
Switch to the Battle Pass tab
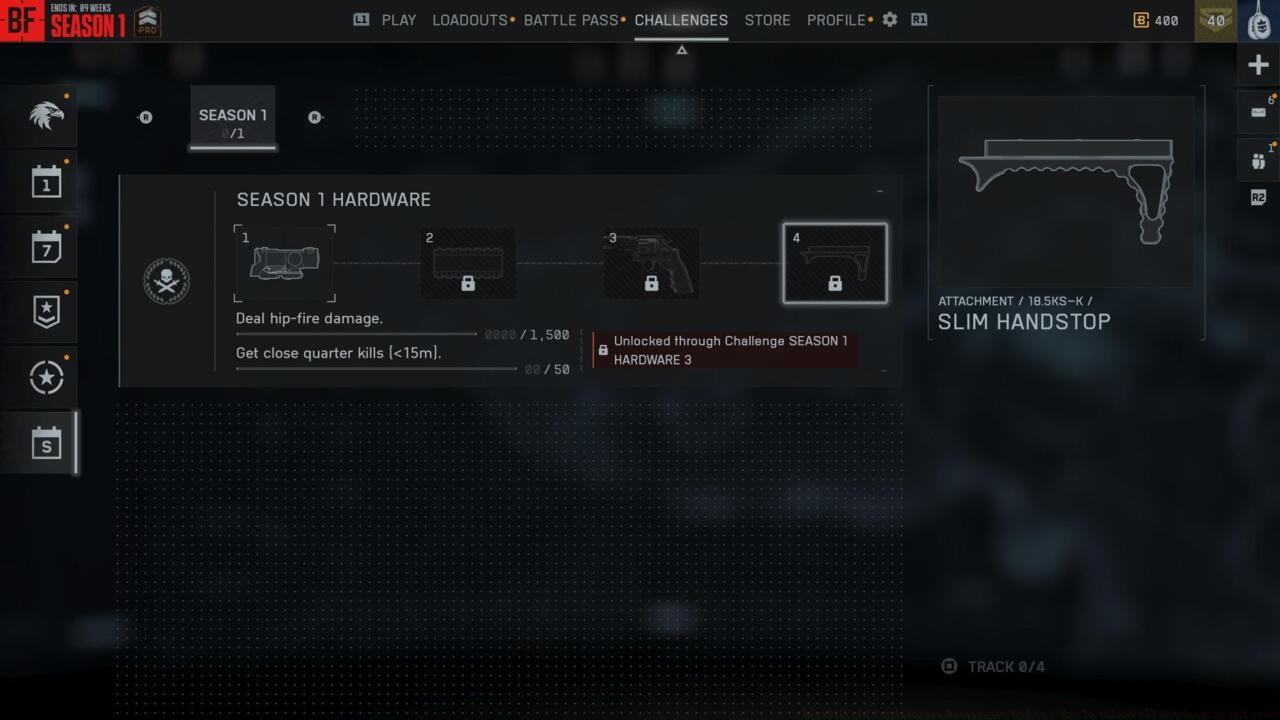pyautogui.click(x=571, y=20)
